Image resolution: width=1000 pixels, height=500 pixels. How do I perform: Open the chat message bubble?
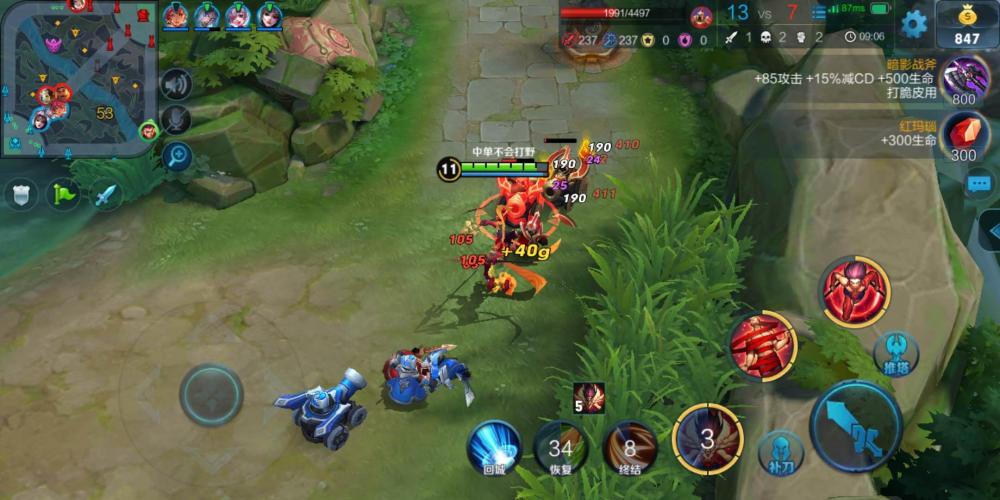pos(979,184)
